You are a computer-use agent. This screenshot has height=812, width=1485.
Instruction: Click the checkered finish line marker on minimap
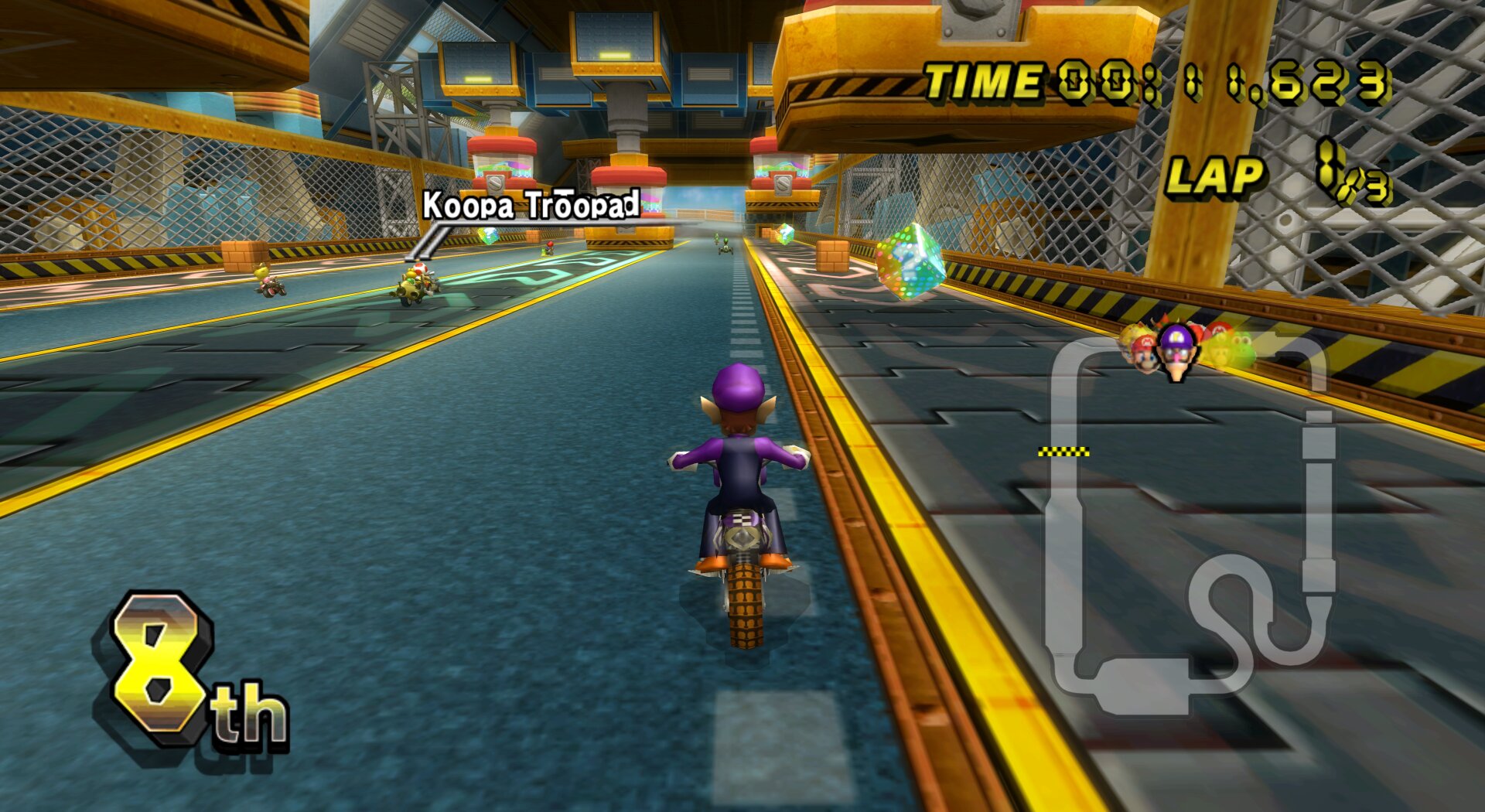[x=1063, y=452]
